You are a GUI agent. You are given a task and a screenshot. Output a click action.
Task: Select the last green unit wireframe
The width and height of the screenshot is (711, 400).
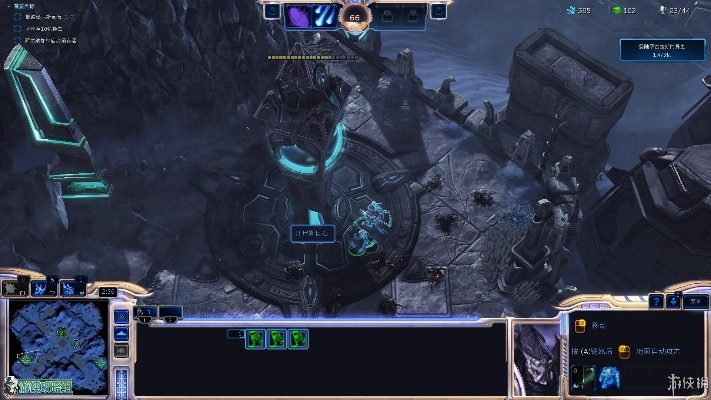[x=298, y=339]
